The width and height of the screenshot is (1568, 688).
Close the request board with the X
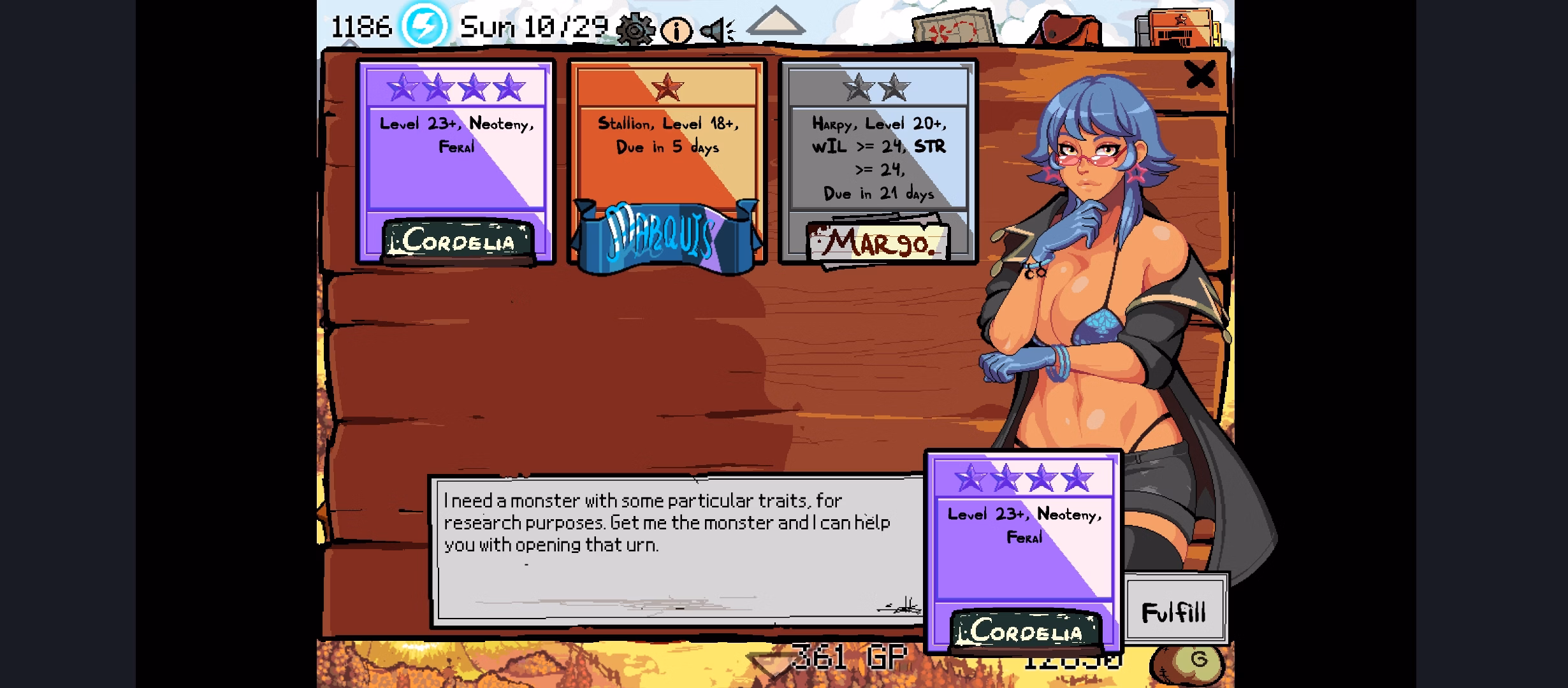1200,75
